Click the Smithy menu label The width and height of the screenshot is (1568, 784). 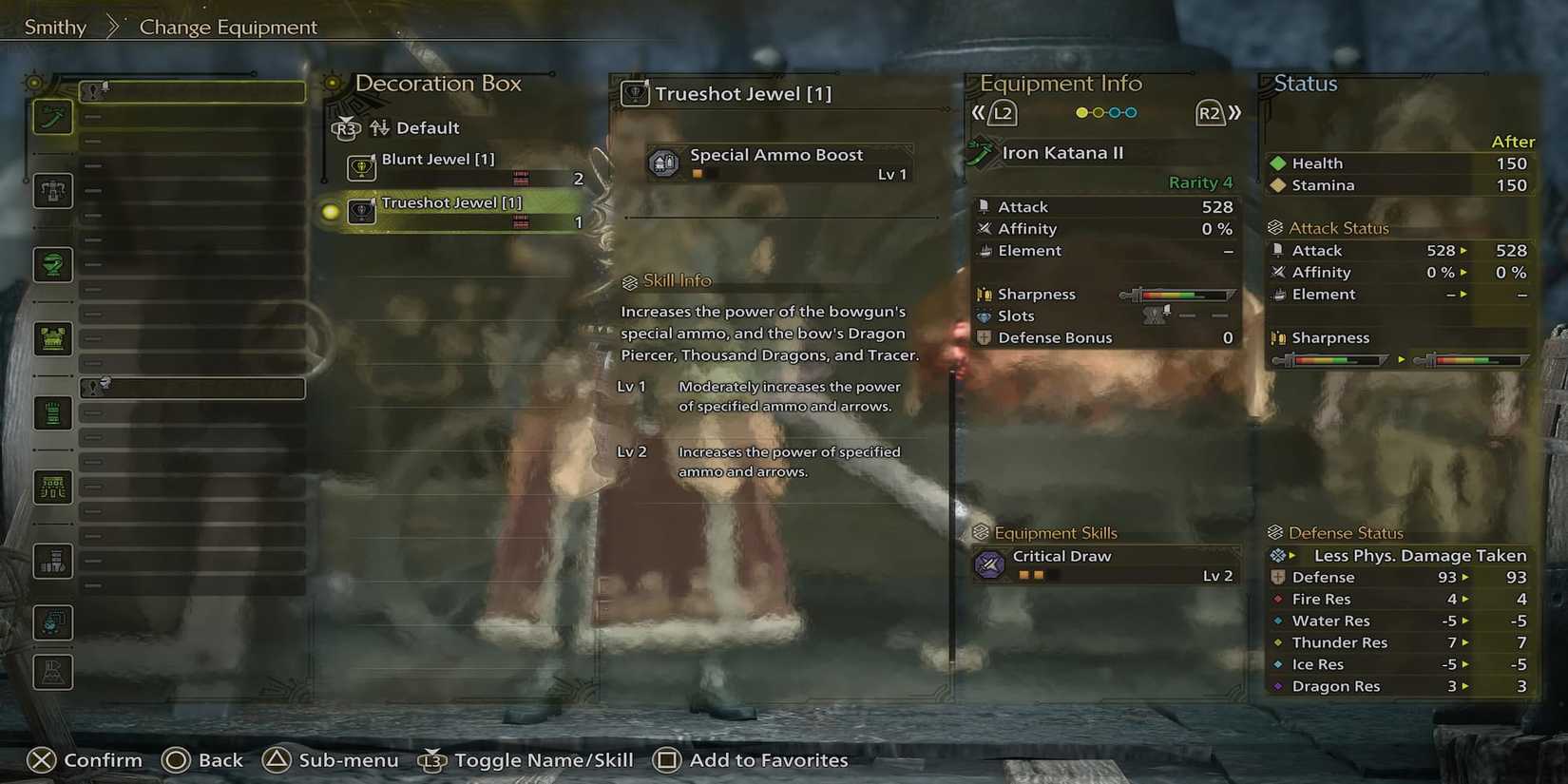click(x=54, y=27)
